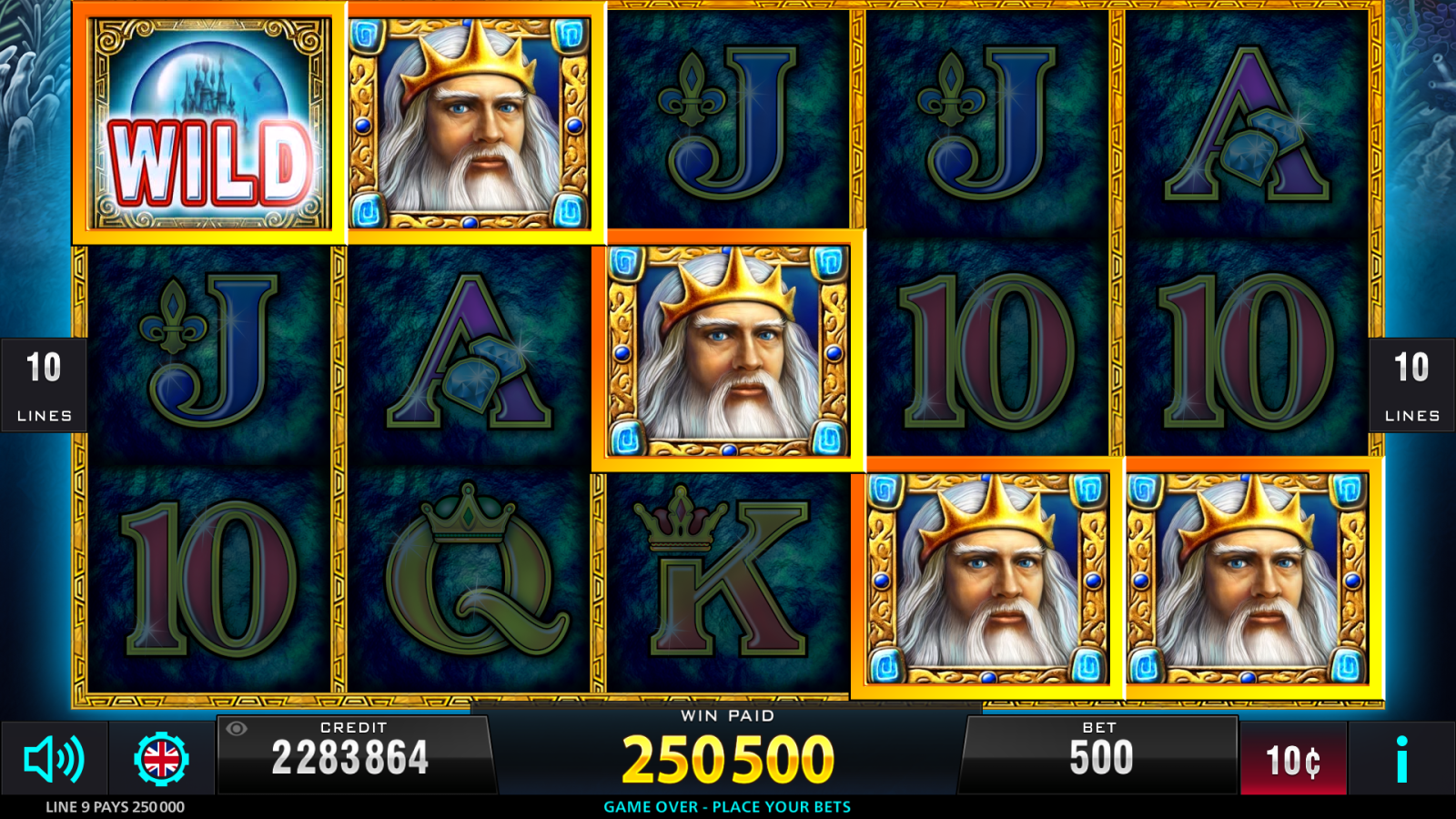Open language settings via the UK flag gear
The image size is (1456, 819).
[164, 758]
